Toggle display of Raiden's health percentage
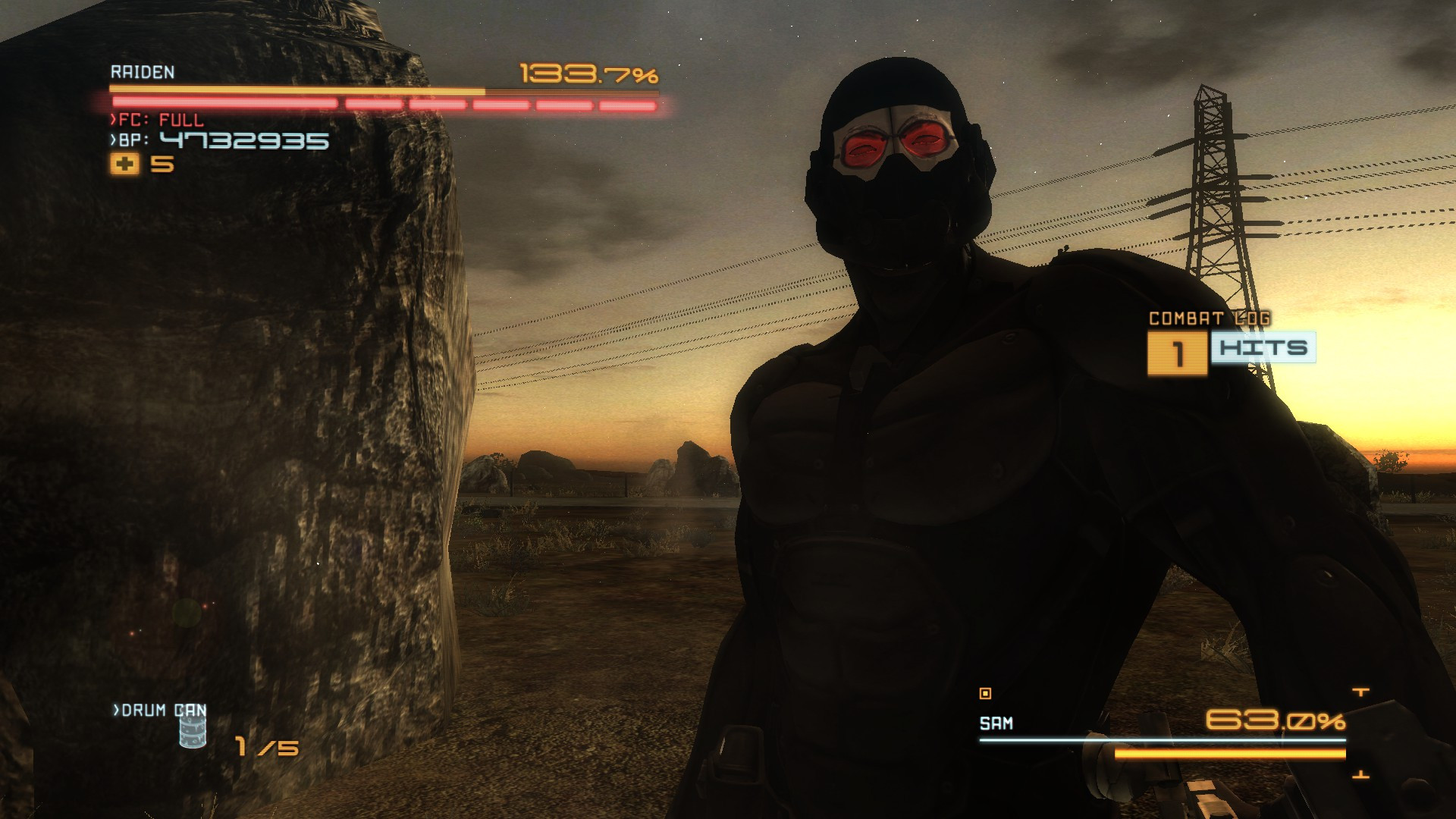 point(588,74)
